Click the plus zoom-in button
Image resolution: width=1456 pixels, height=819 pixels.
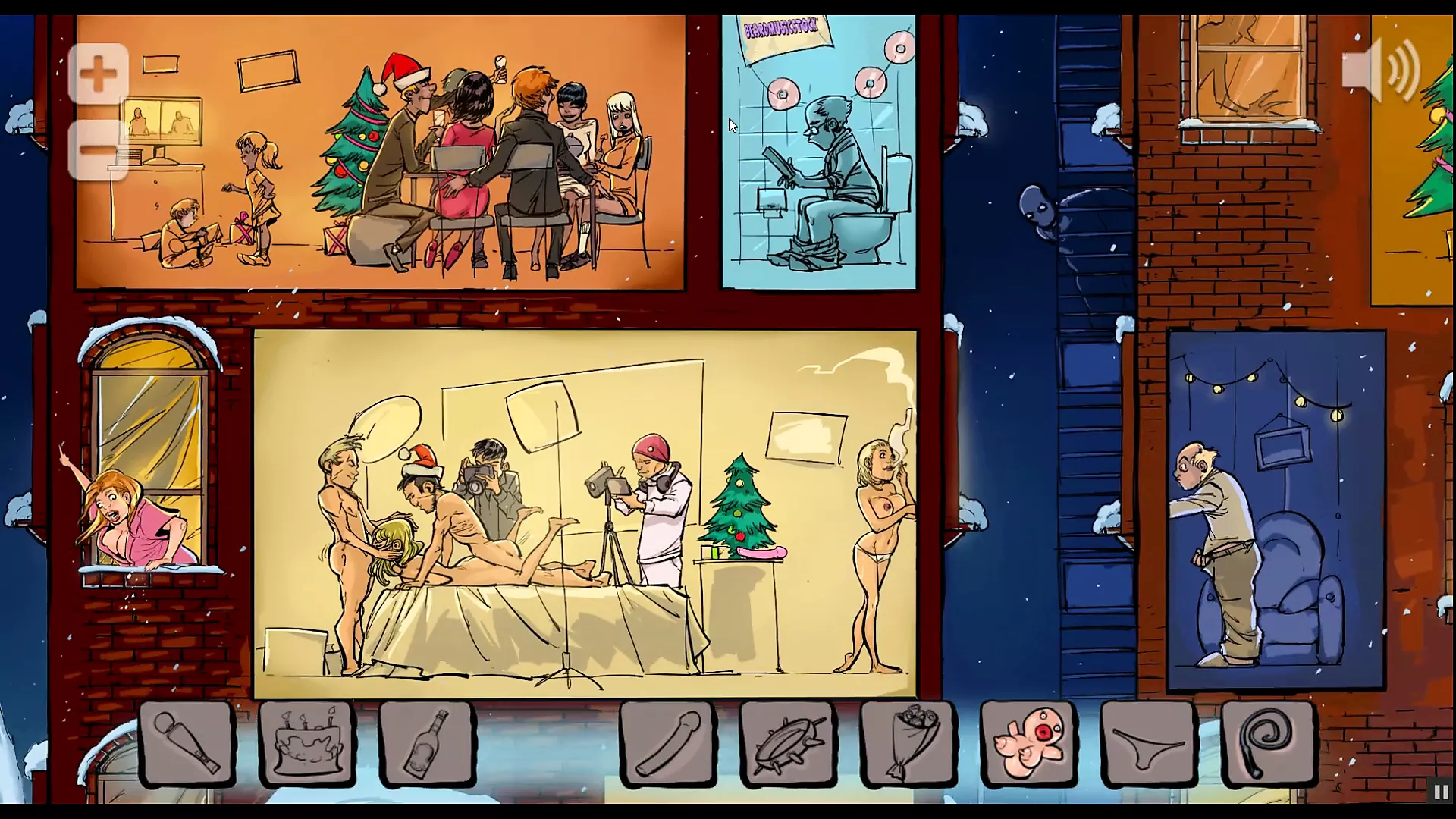click(x=98, y=74)
